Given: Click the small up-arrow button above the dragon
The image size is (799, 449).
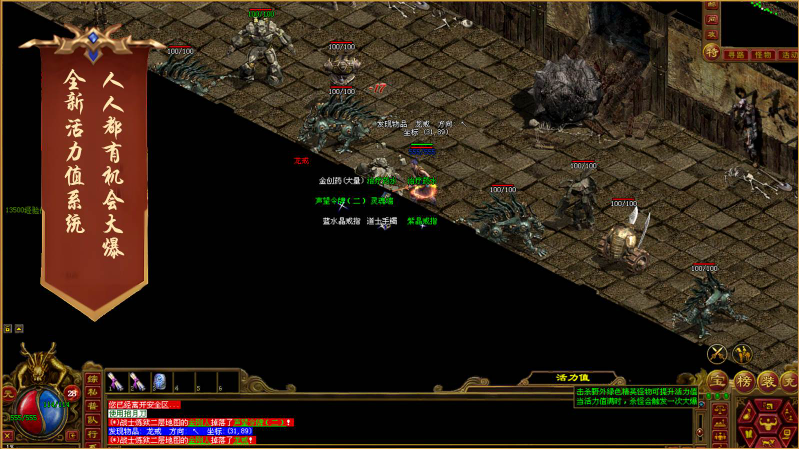Looking at the screenshot, I should click(x=18, y=327).
